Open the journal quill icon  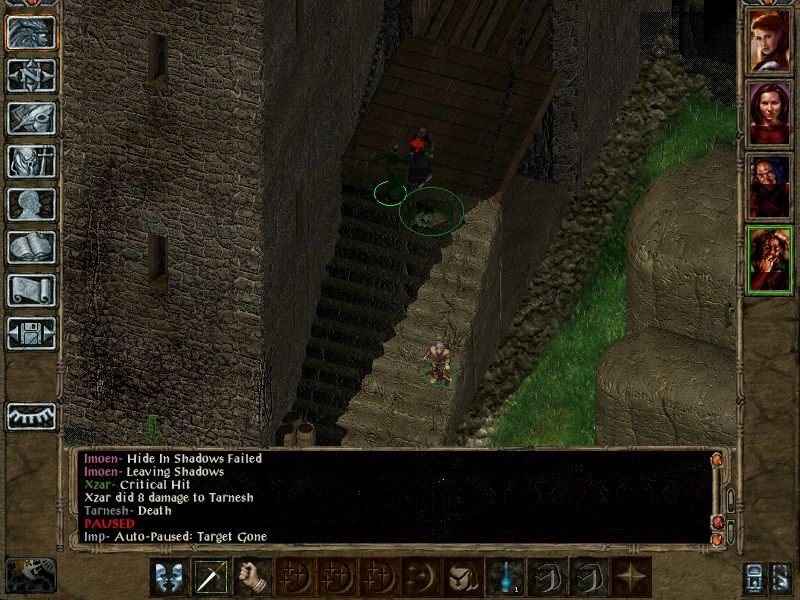pyautogui.click(x=31, y=118)
